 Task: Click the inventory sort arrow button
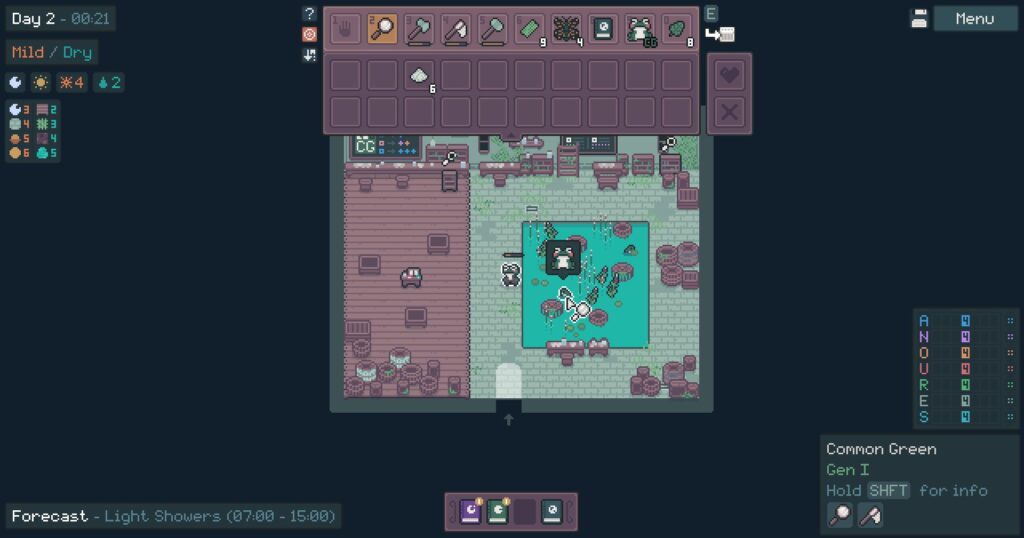point(309,55)
